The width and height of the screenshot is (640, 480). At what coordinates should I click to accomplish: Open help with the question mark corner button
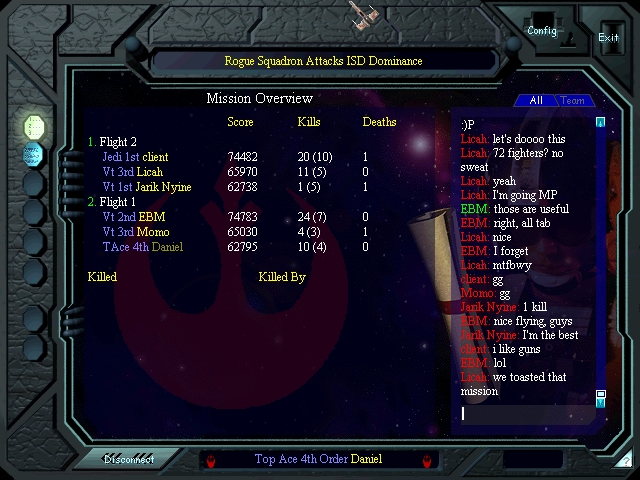point(623,460)
